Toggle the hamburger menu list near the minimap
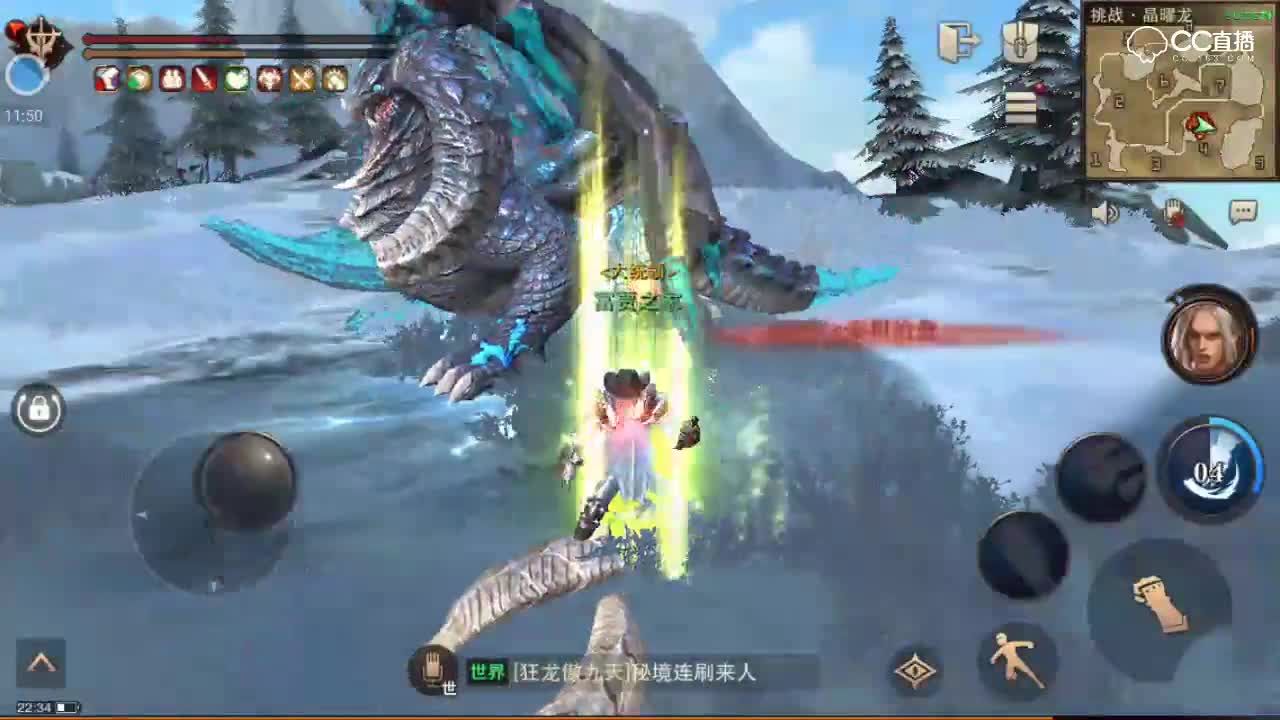 (1020, 105)
